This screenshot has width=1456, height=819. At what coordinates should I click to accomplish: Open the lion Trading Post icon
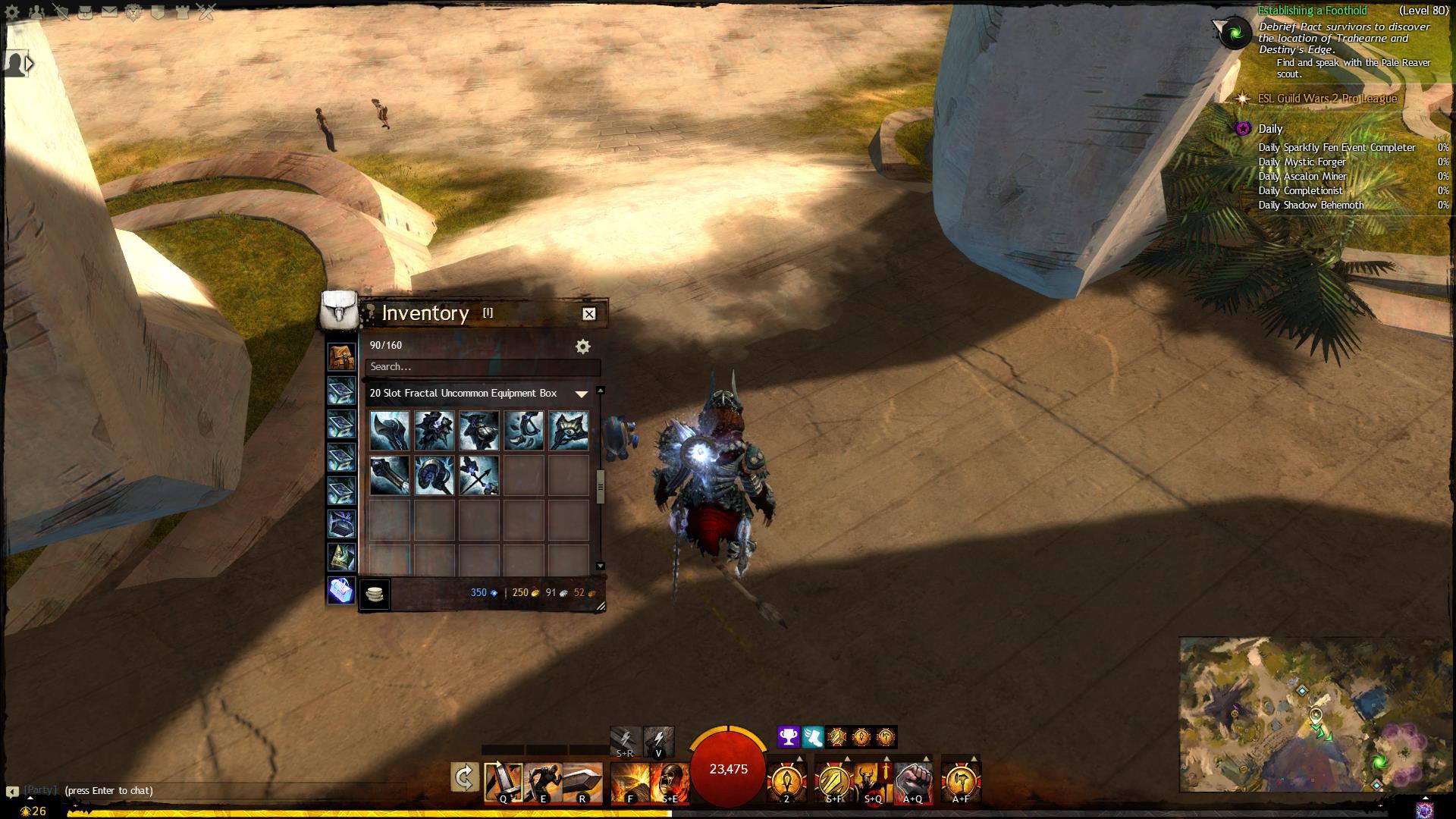pyautogui.click(x=133, y=12)
